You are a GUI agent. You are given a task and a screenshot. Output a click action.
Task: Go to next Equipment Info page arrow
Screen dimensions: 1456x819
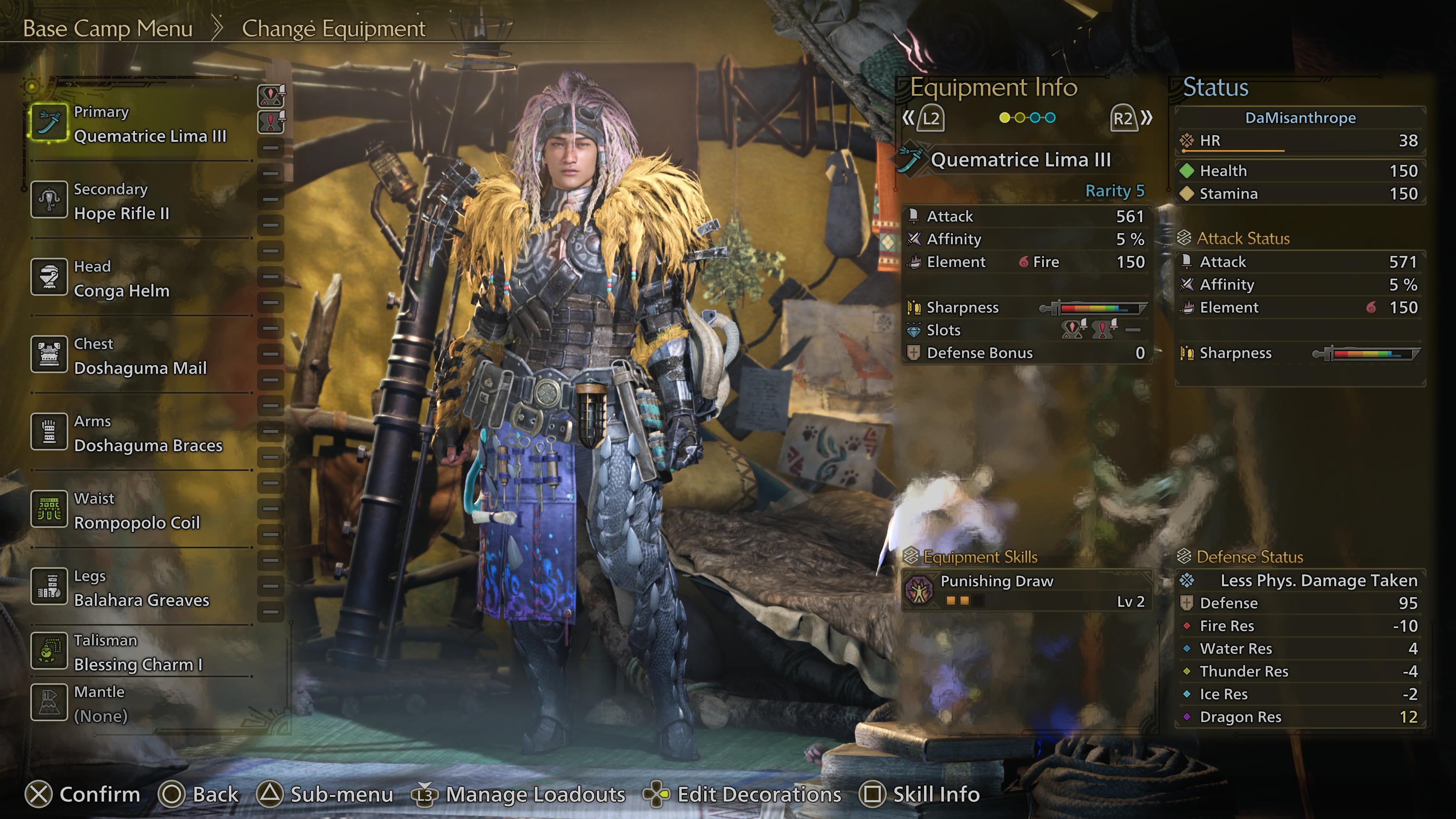tap(1131, 118)
